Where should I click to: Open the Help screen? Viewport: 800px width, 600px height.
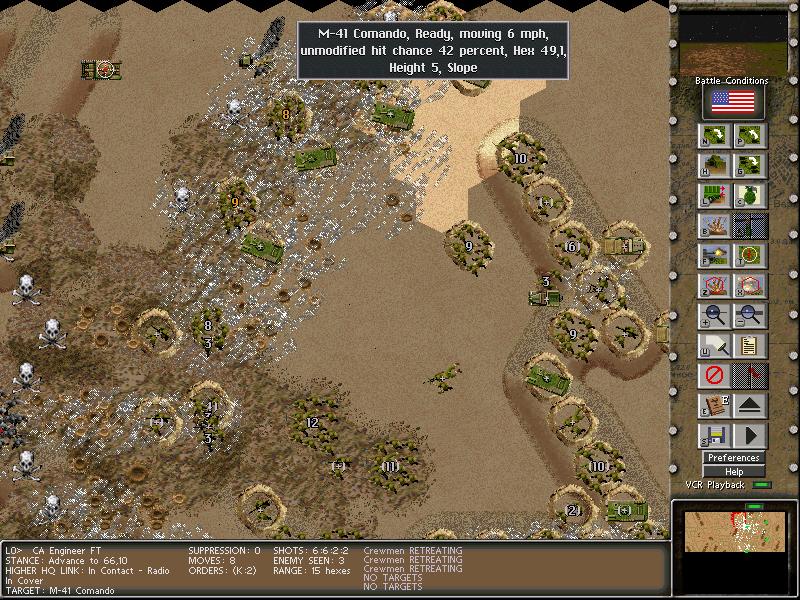[x=733, y=471]
